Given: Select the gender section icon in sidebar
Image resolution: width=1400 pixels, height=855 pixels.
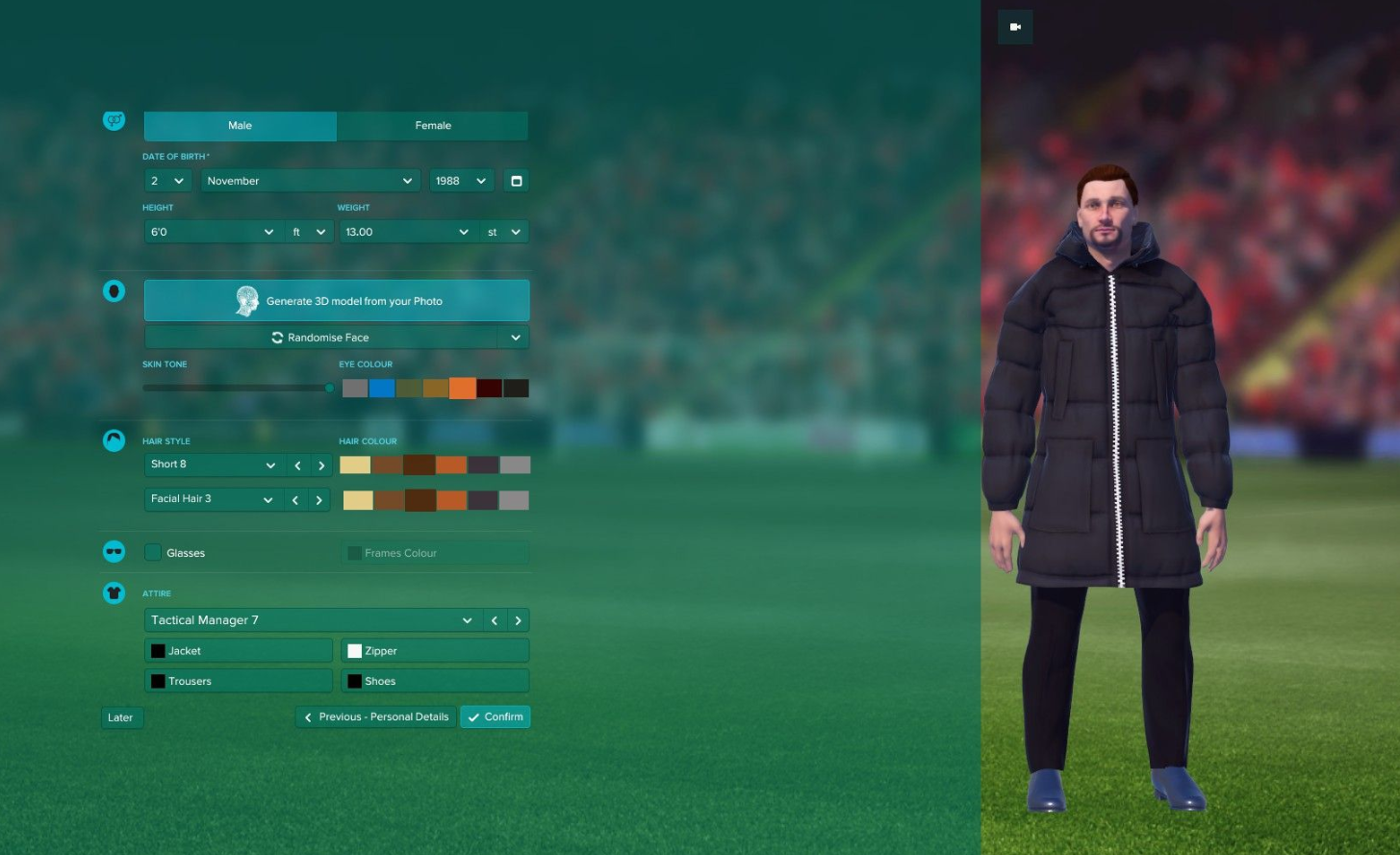Looking at the screenshot, I should coord(114,120).
